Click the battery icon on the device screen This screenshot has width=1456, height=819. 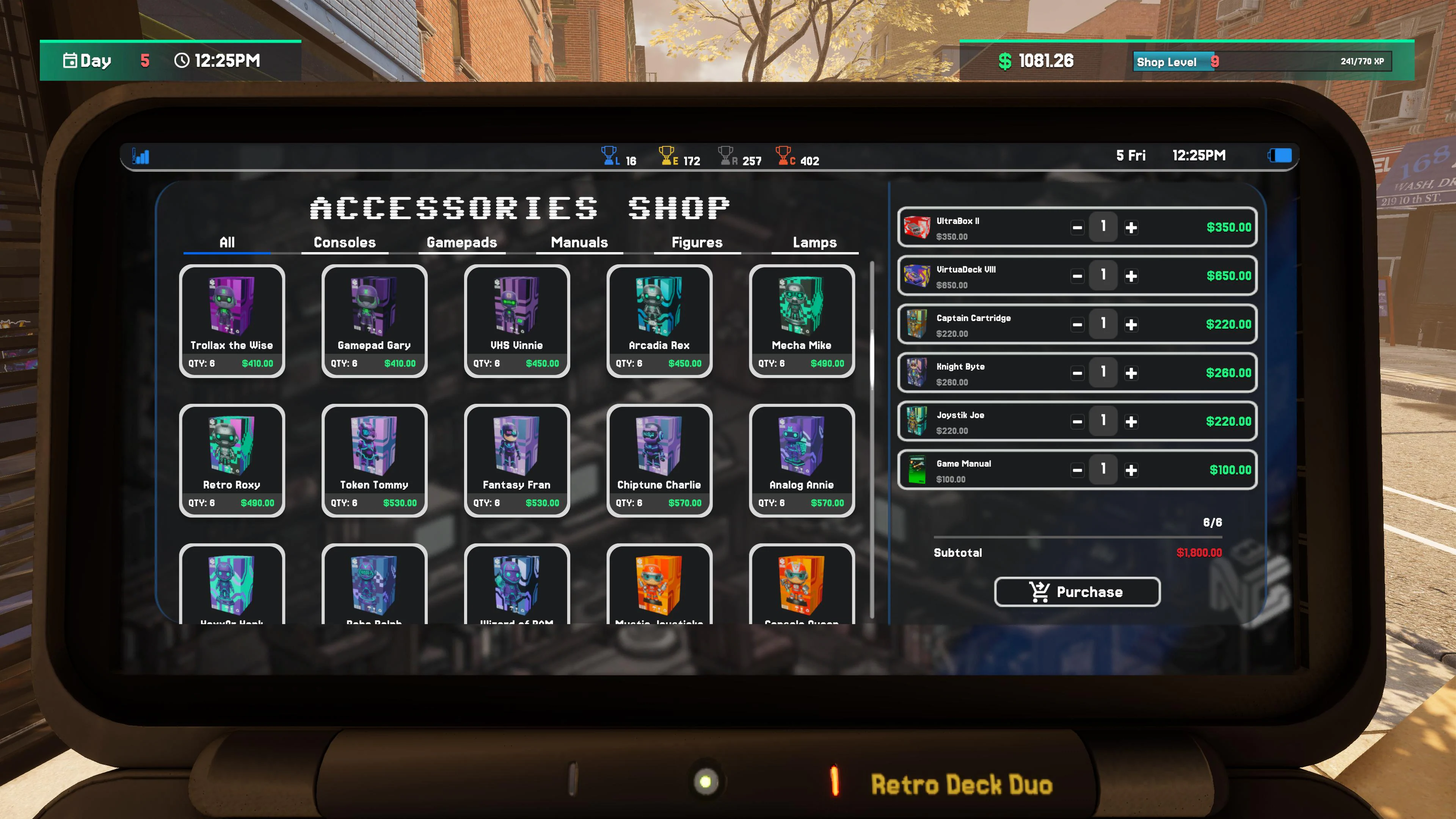click(1280, 155)
